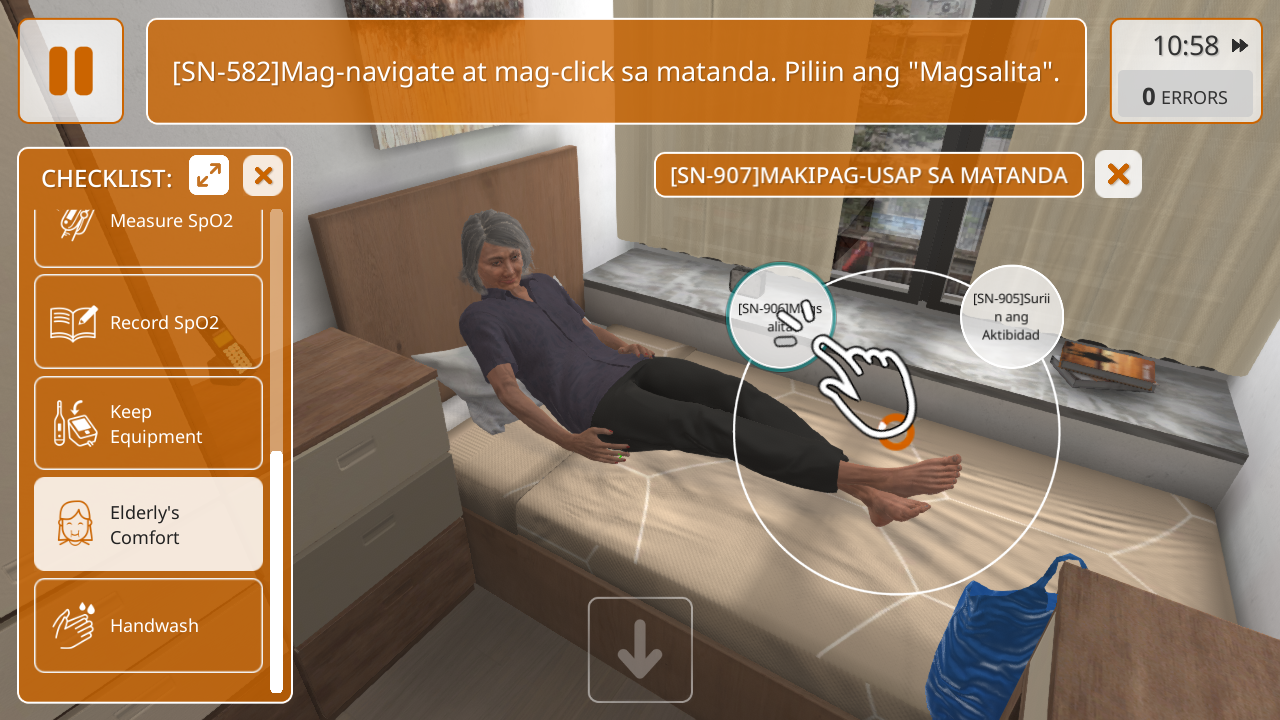Close the Makipag-usap sa Matanda interaction menu
Viewport: 1280px width, 720px height.
[x=1118, y=175]
